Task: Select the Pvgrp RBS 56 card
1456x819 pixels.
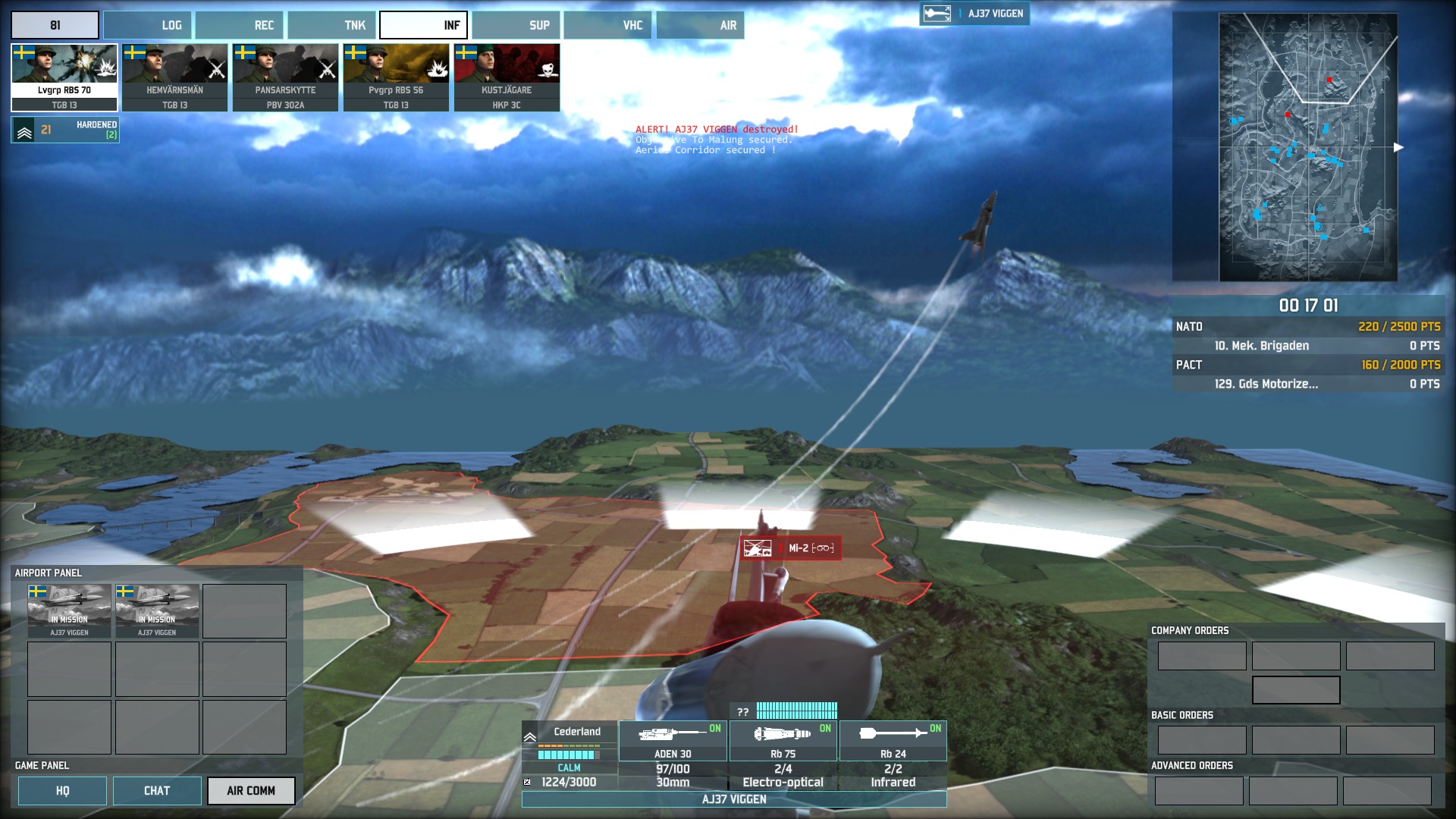Action: (397, 77)
